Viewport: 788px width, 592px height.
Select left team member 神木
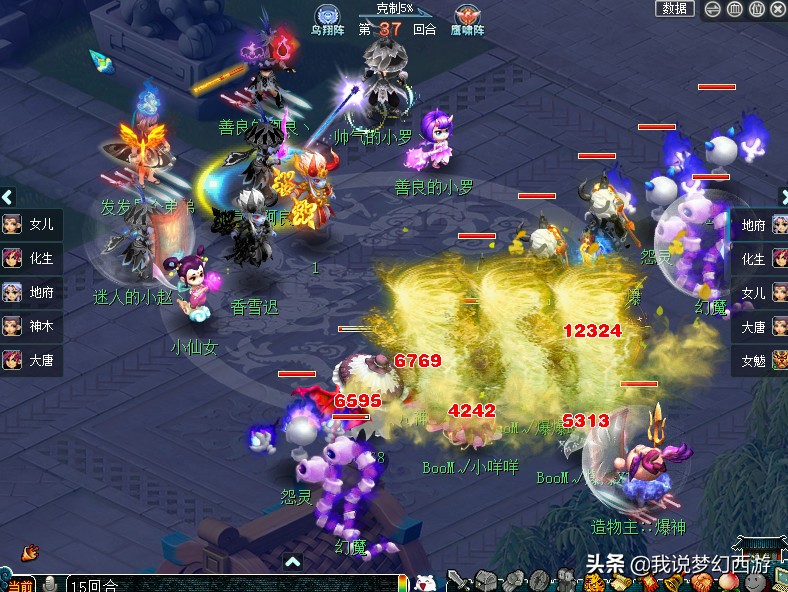coord(30,326)
